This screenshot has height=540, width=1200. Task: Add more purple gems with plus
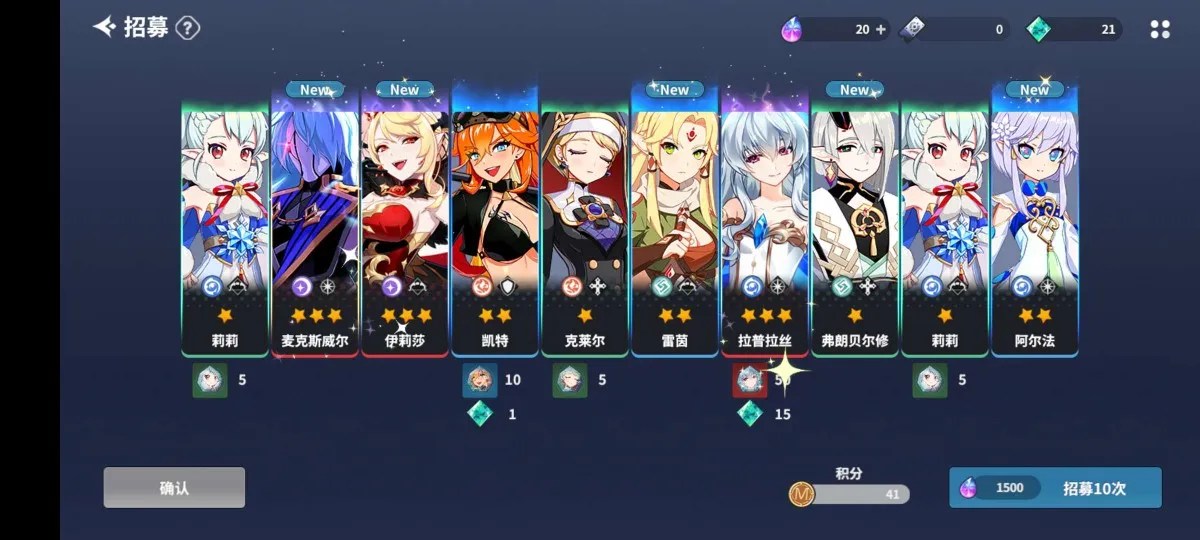pos(881,30)
